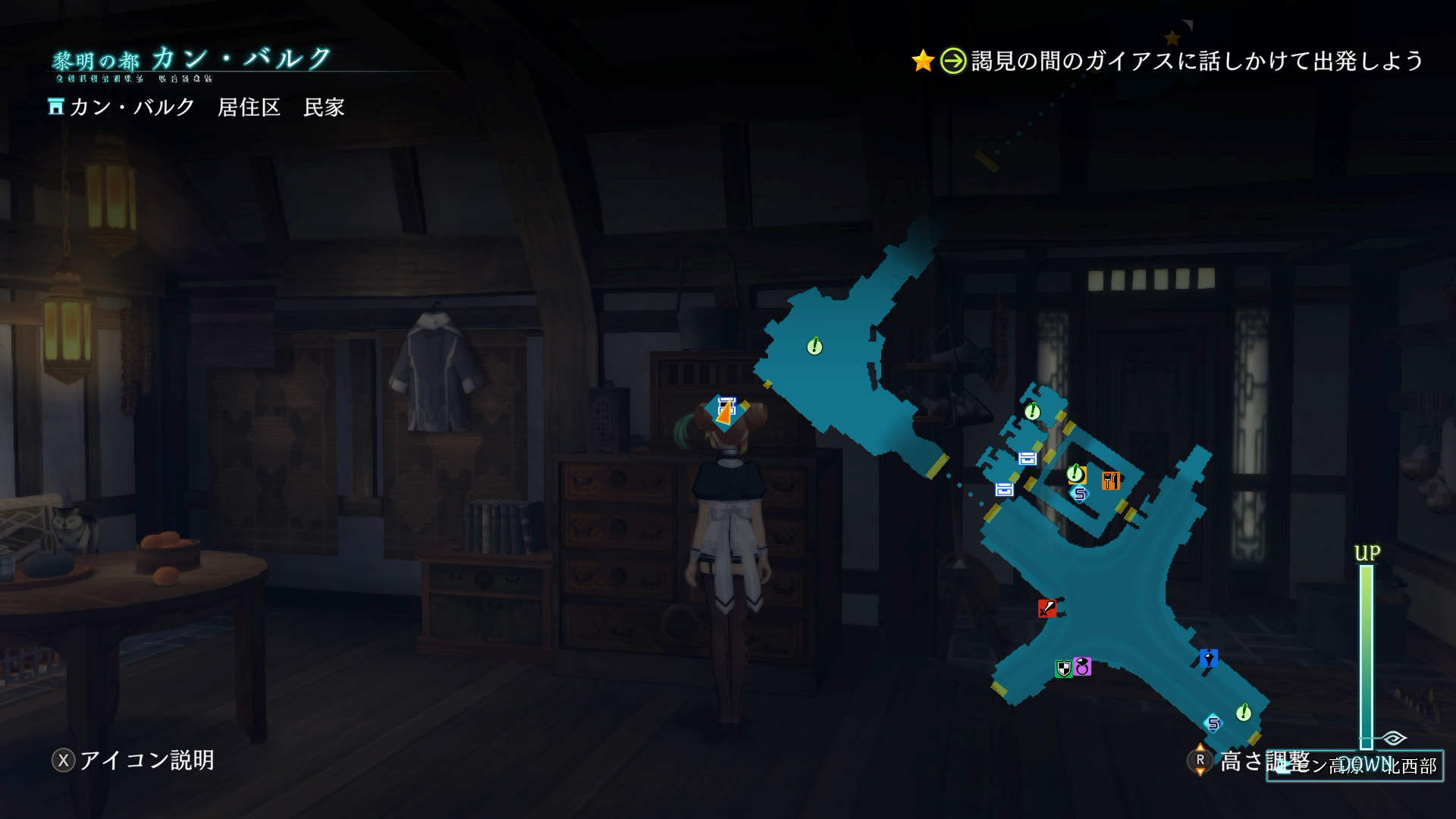The height and width of the screenshot is (819, 1456).
Task: Select the orange fork-and-knife food shop marker
Action: click(x=1110, y=480)
